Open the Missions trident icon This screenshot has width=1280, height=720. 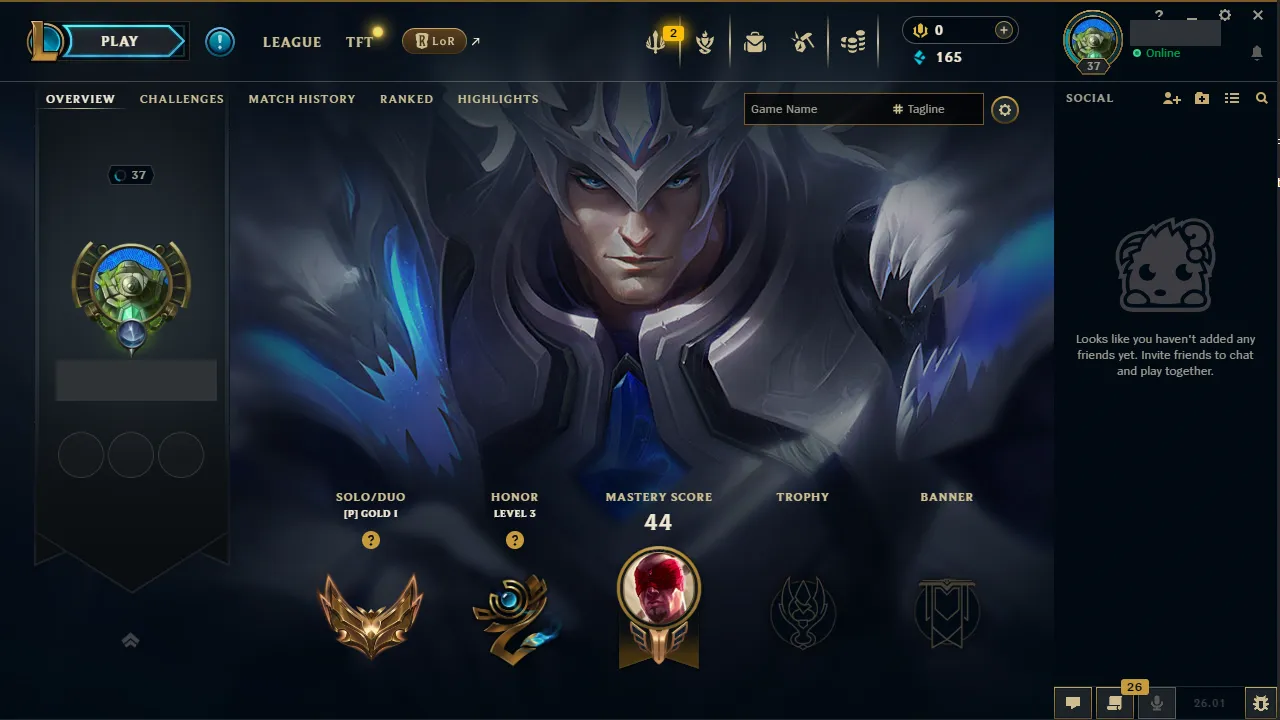coord(655,42)
